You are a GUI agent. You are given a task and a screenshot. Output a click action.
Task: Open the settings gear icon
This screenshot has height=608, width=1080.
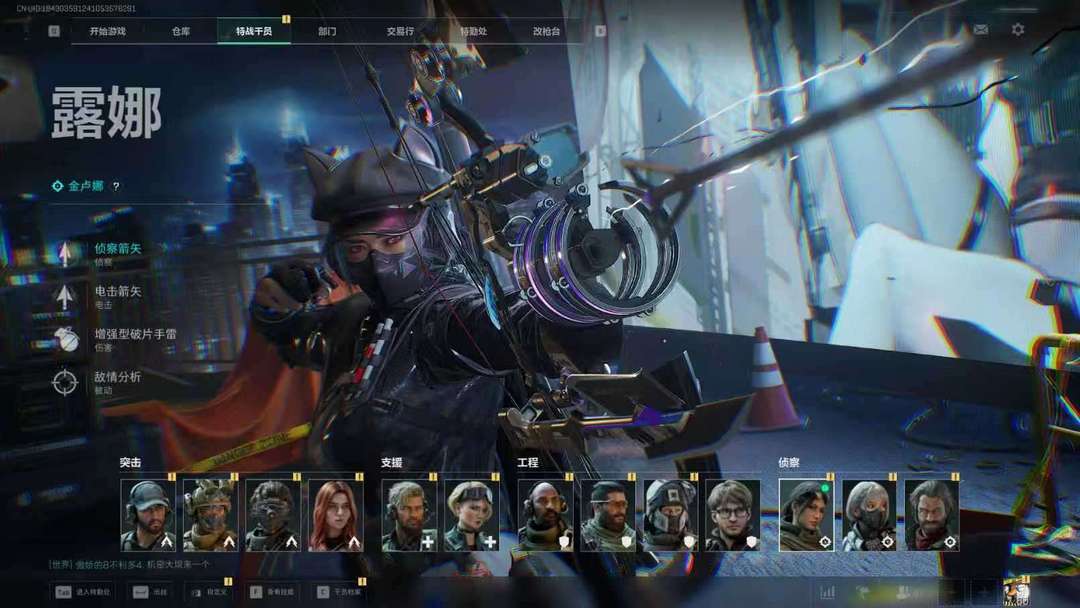point(1018,30)
